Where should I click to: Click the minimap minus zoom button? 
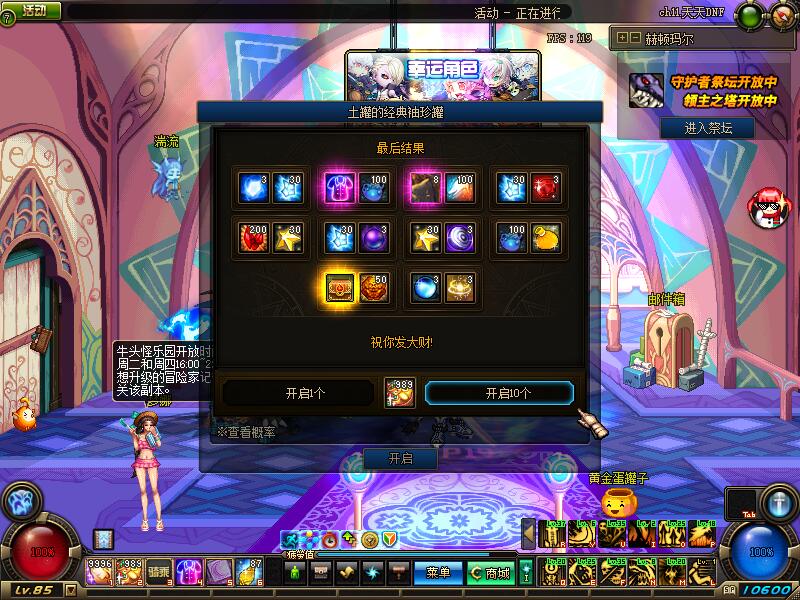pos(635,38)
